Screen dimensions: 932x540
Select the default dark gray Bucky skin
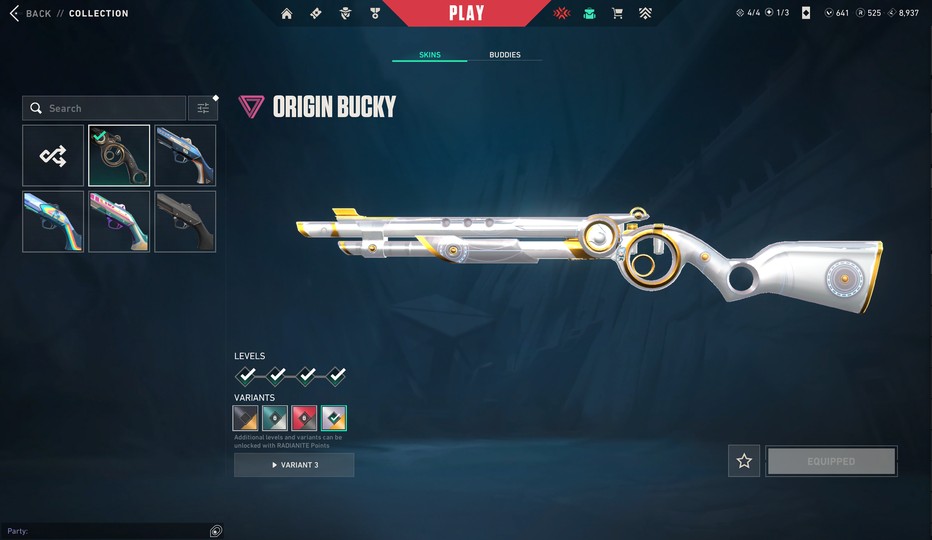coord(185,221)
